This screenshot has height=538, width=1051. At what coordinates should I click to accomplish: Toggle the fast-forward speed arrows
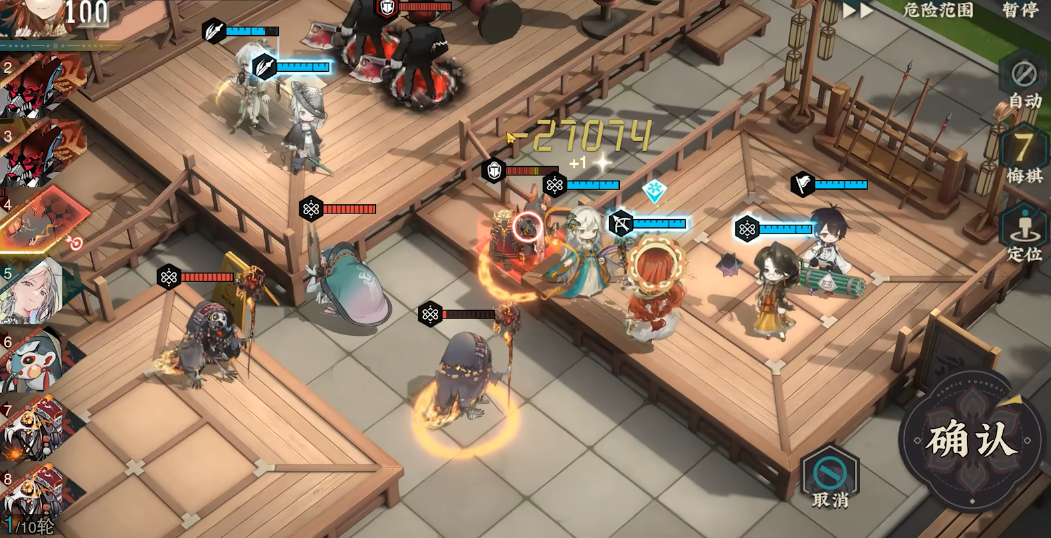point(858,10)
